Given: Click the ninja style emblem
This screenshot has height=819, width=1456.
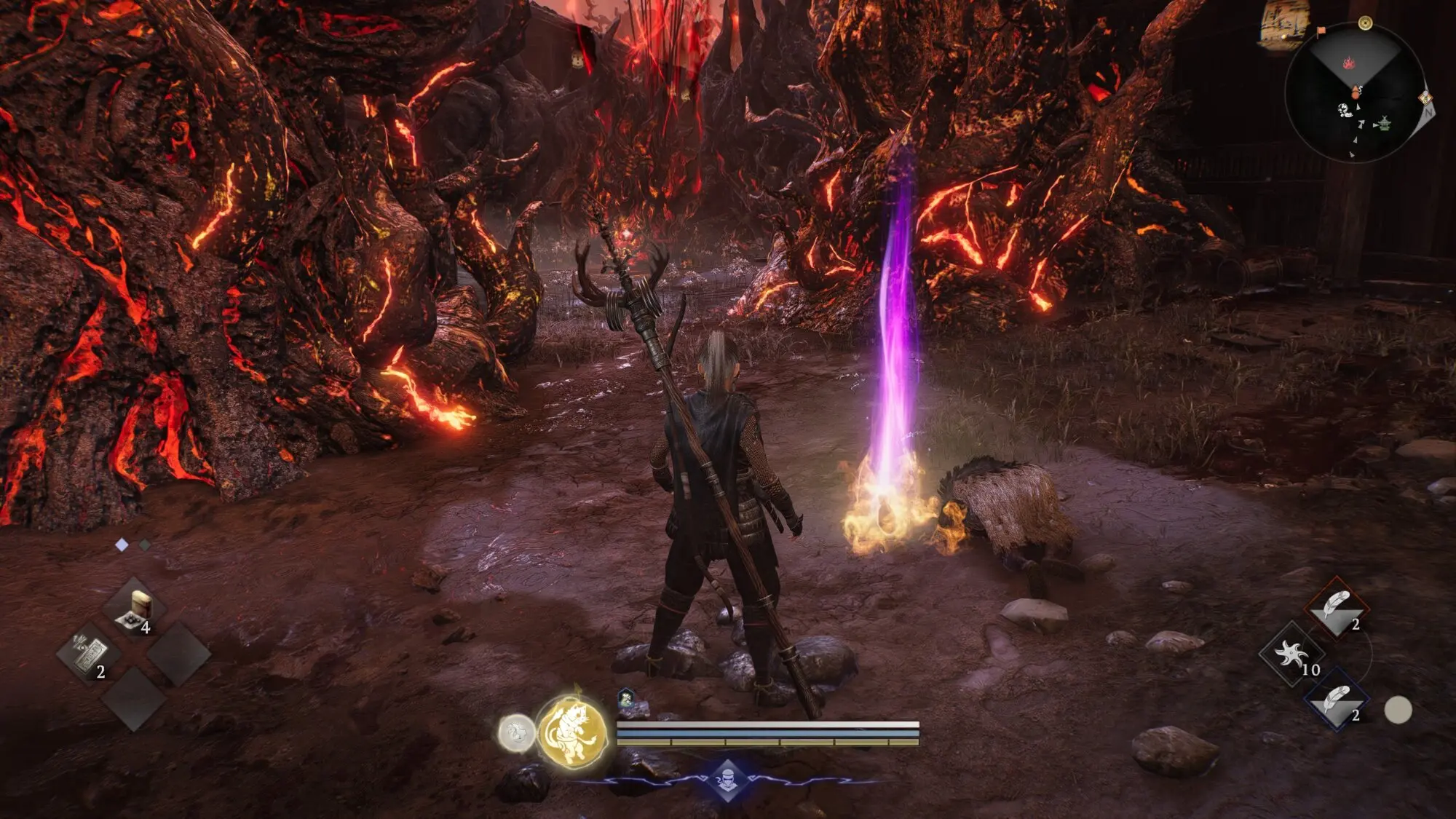Looking at the screenshot, I should 727,781.
